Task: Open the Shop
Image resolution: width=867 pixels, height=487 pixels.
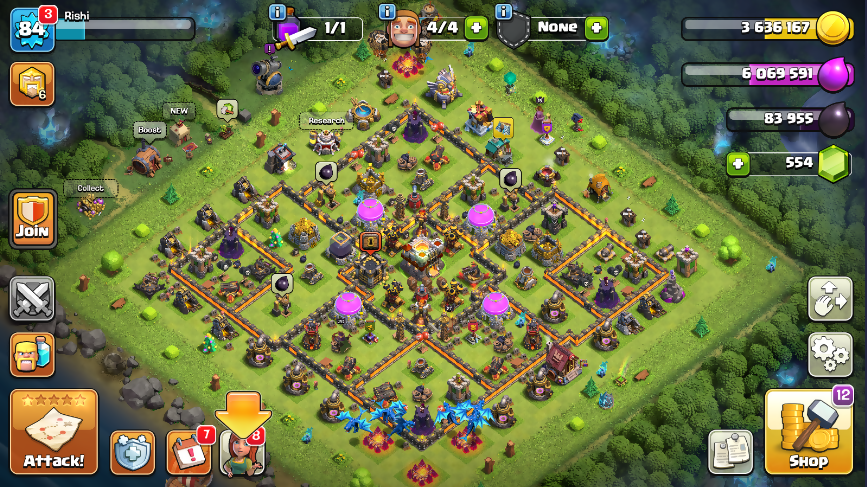Action: (x=807, y=432)
